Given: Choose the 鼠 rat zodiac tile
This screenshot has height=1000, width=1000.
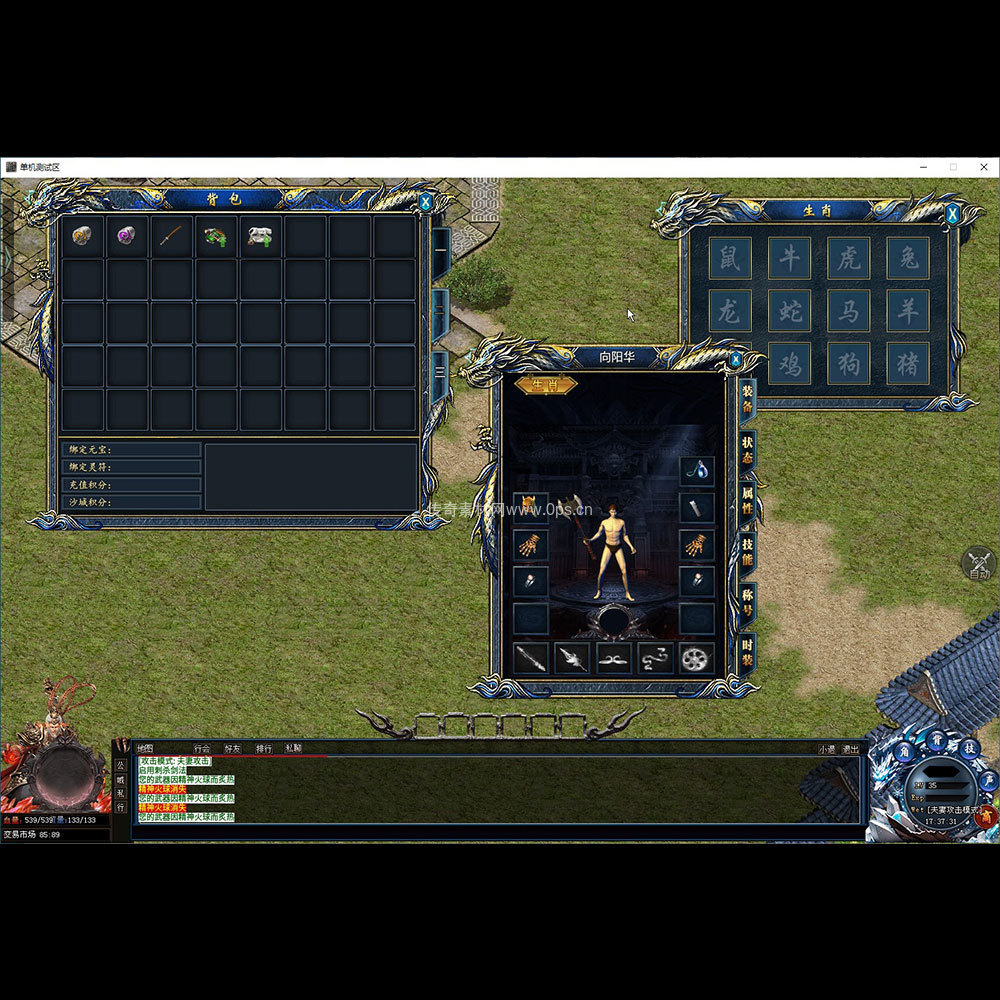Looking at the screenshot, I should pos(730,258).
